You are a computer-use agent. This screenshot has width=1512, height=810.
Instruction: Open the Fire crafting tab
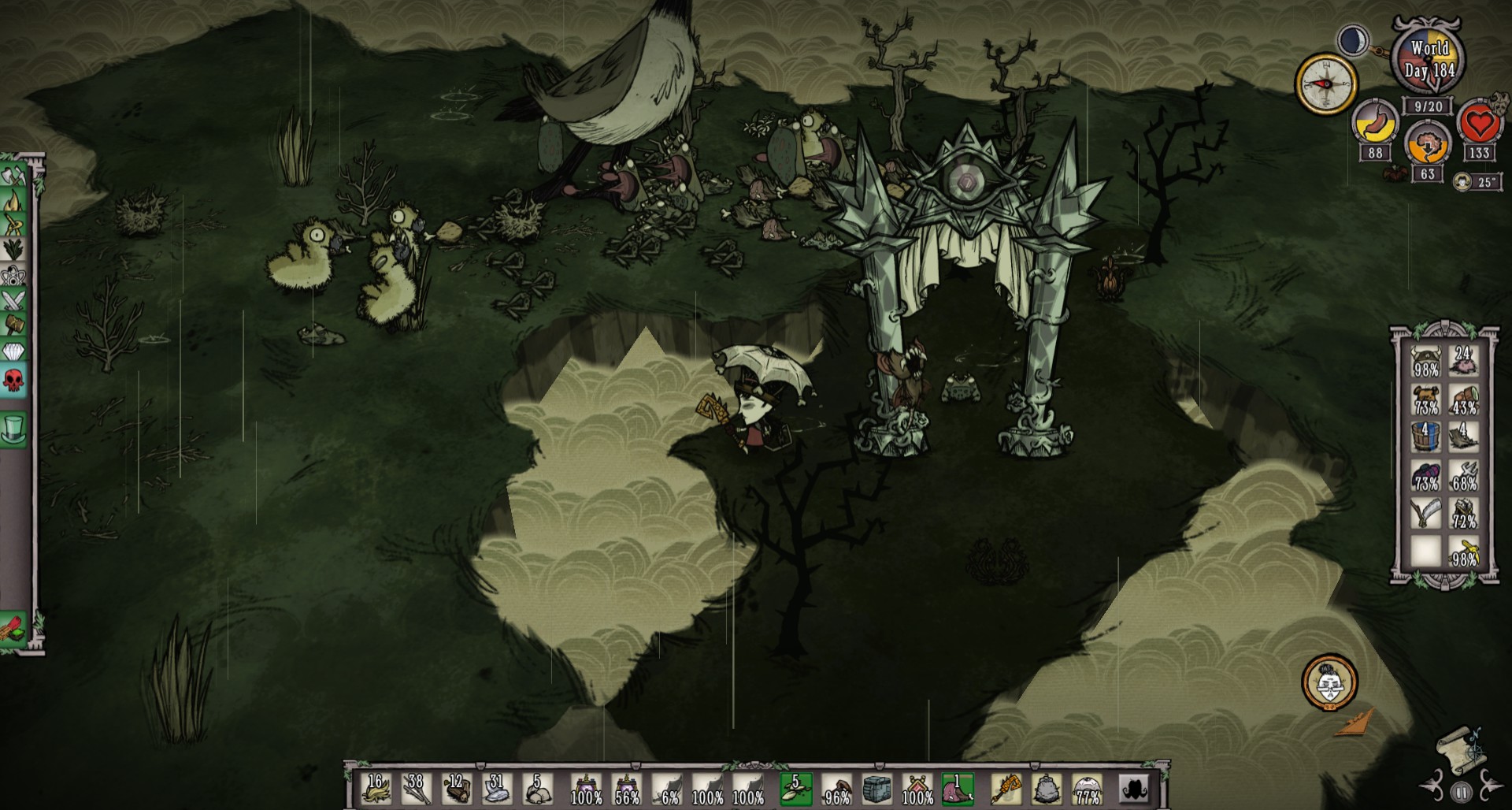click(13, 200)
